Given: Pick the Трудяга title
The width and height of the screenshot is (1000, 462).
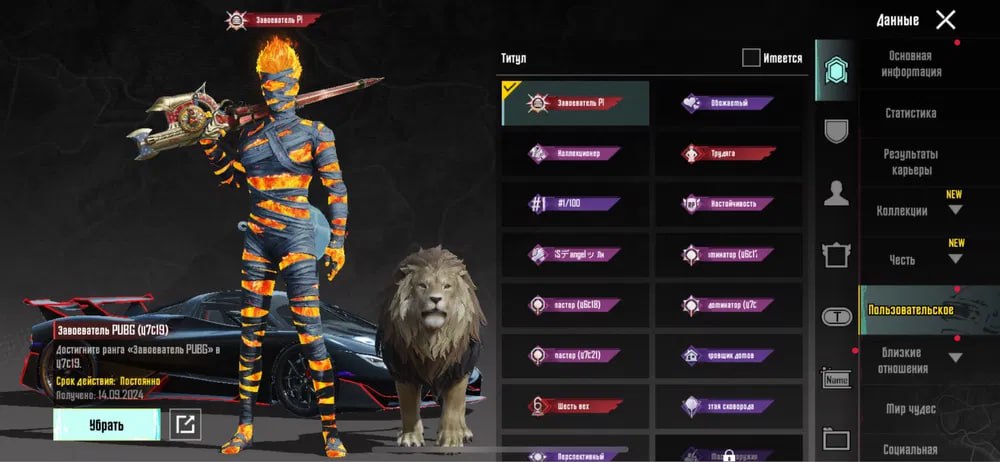Looking at the screenshot, I should (728, 154).
